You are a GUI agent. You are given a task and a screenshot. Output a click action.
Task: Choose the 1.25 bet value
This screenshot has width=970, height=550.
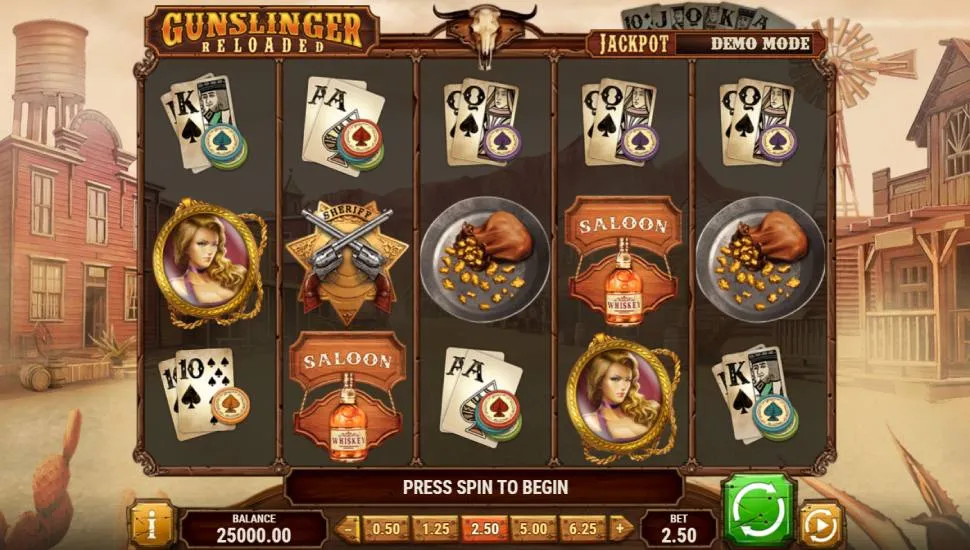click(435, 528)
